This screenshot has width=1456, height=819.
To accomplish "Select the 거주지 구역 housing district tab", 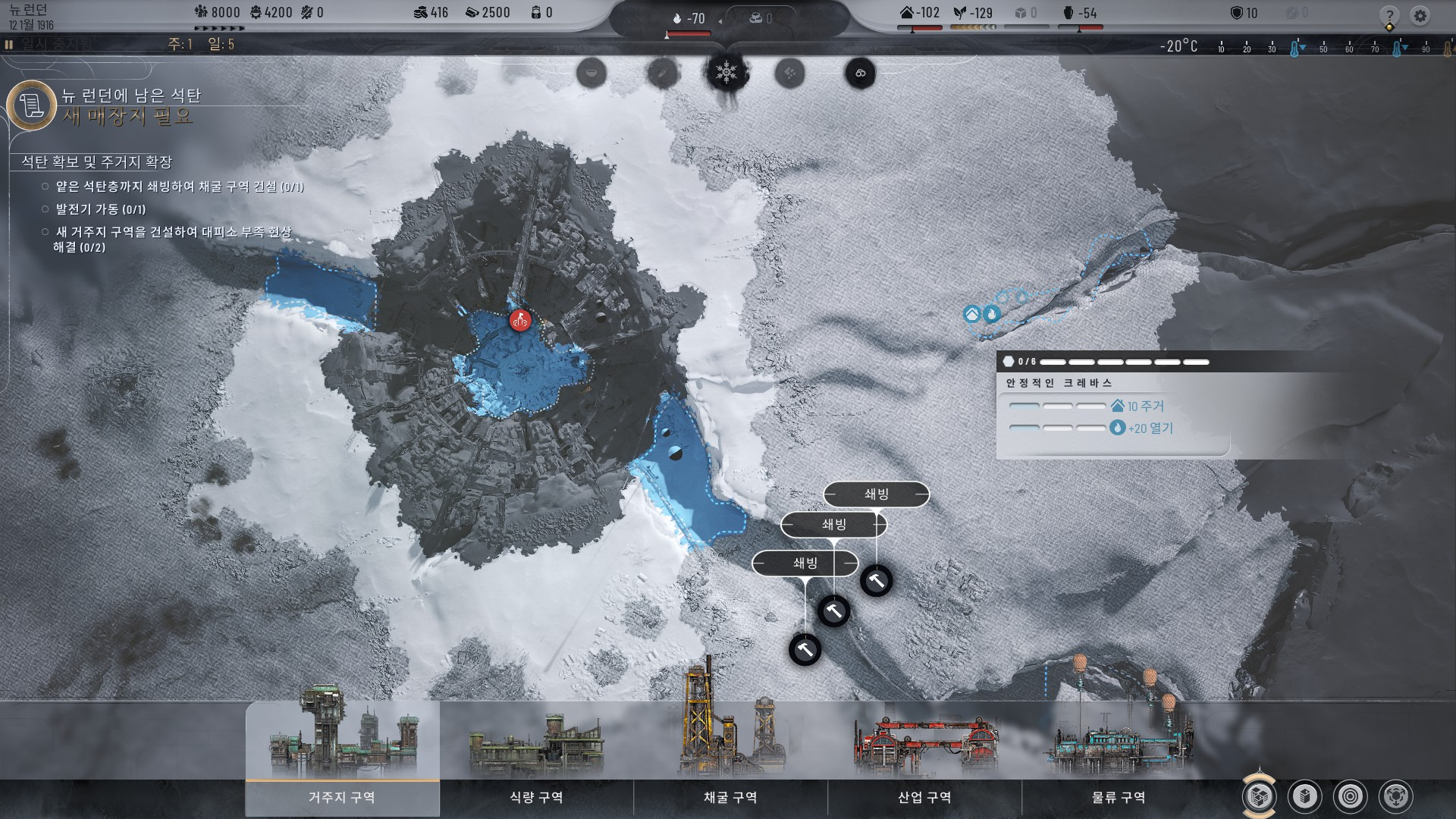I will (x=342, y=797).
